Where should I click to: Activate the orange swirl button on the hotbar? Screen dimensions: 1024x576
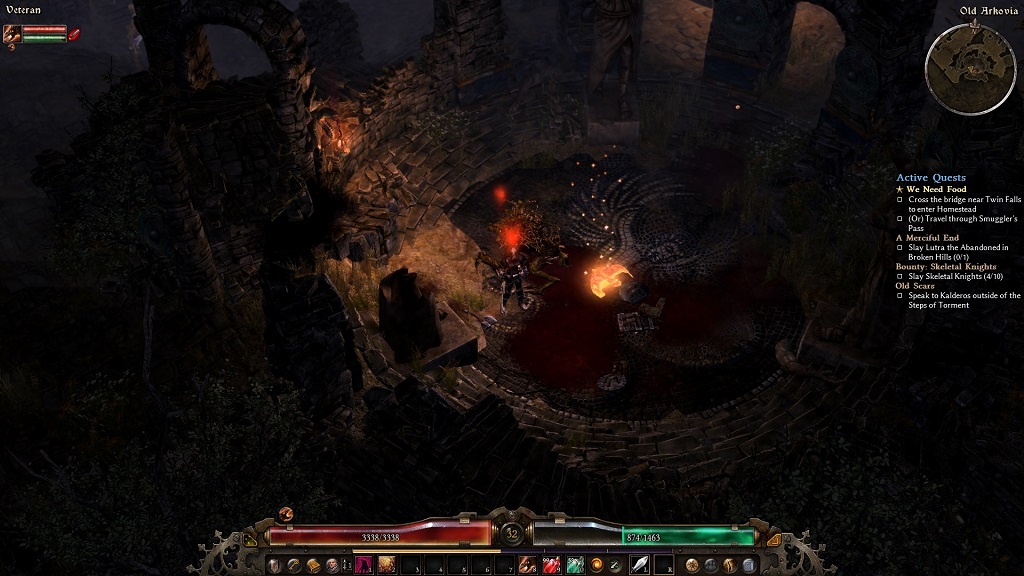tap(597, 565)
